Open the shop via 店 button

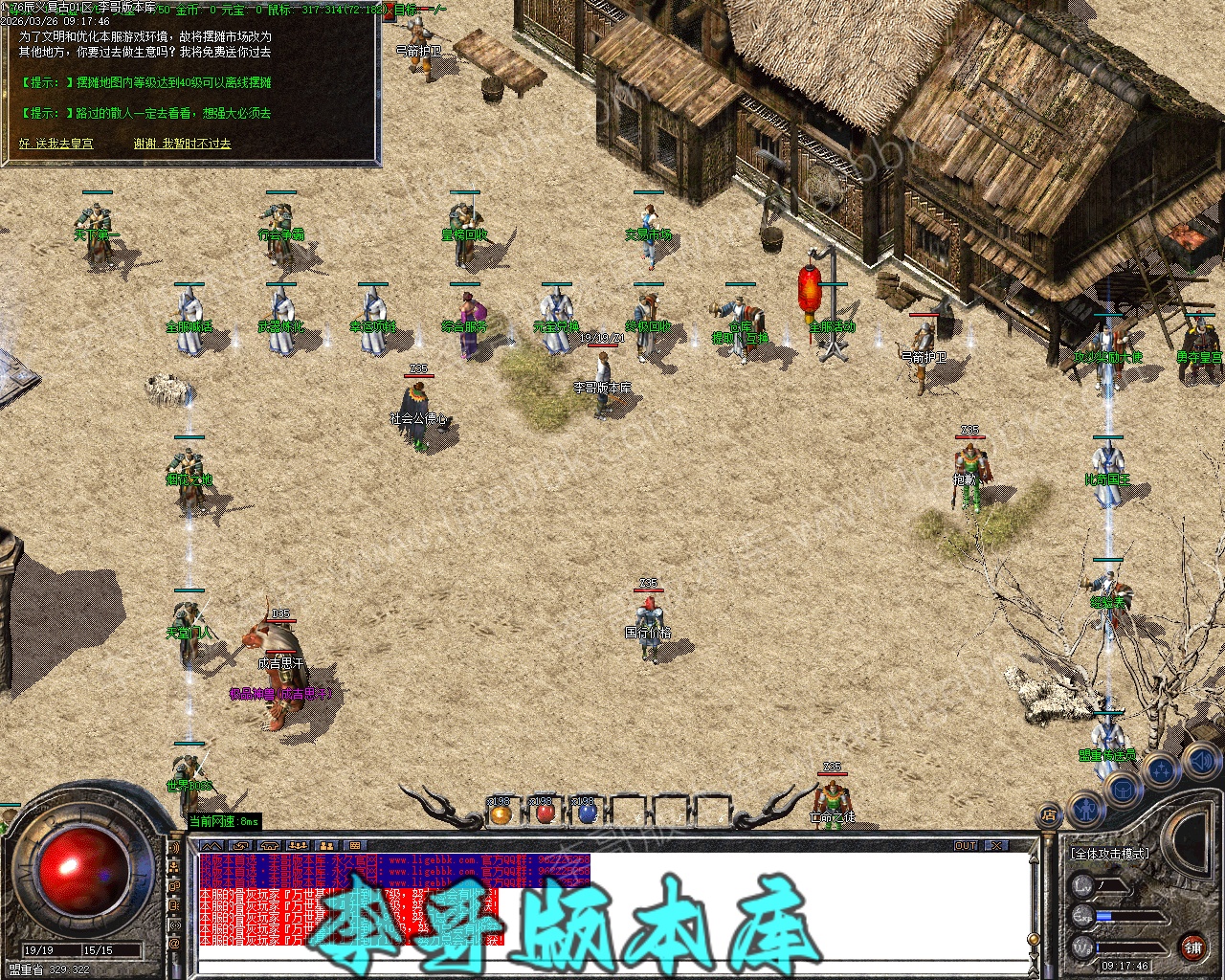(x=1049, y=815)
